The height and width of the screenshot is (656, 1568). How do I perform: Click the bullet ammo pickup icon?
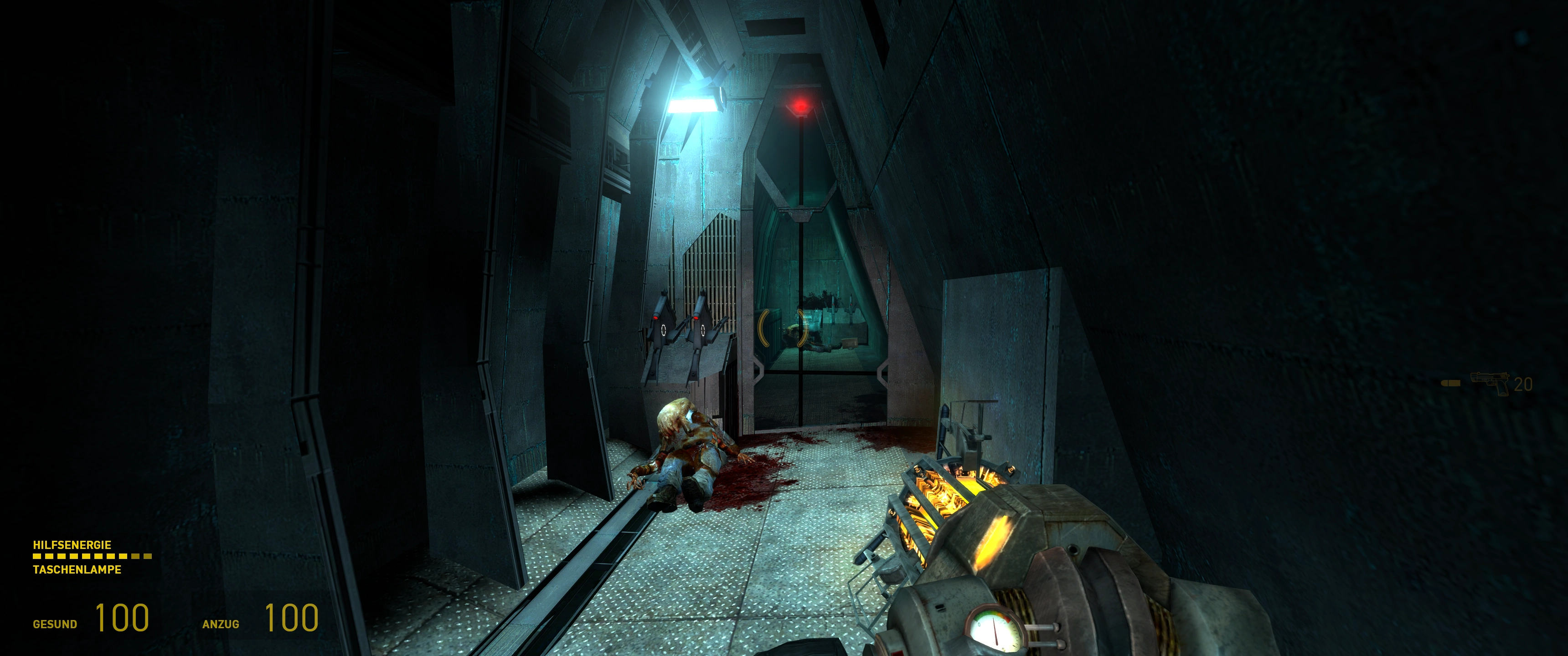pyautogui.click(x=1450, y=384)
